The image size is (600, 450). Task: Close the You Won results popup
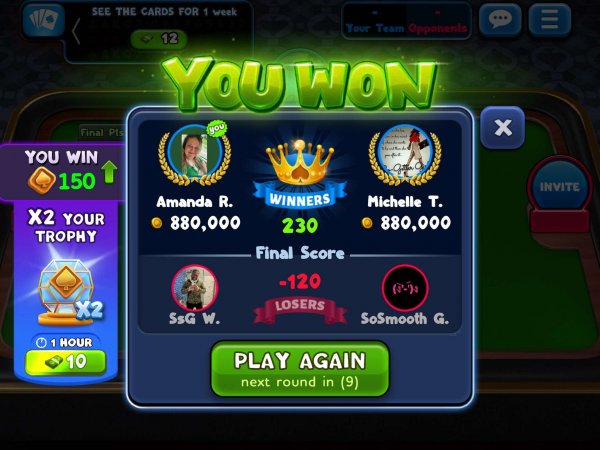[503, 128]
